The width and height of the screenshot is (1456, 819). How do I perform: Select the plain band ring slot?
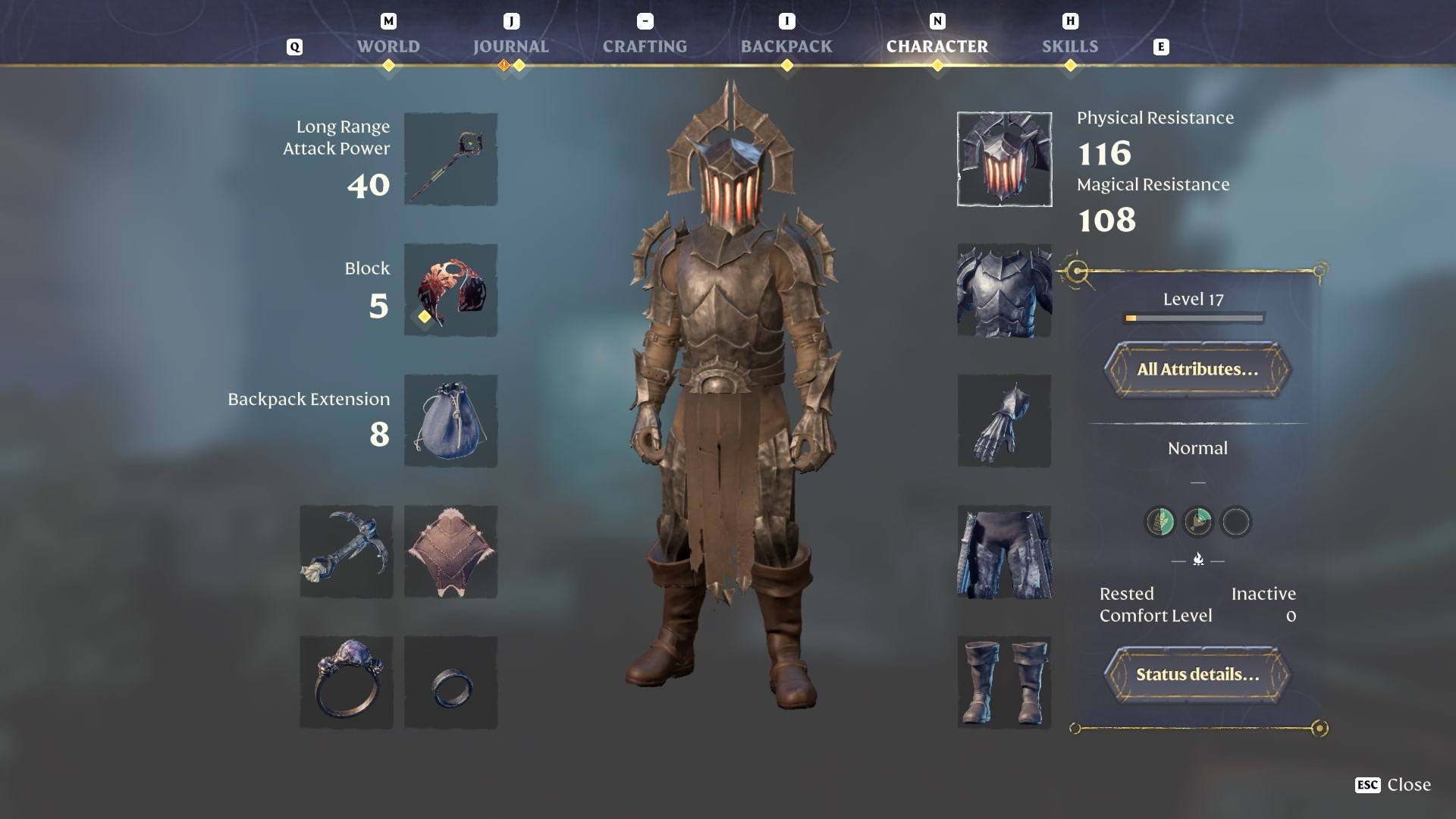(450, 682)
